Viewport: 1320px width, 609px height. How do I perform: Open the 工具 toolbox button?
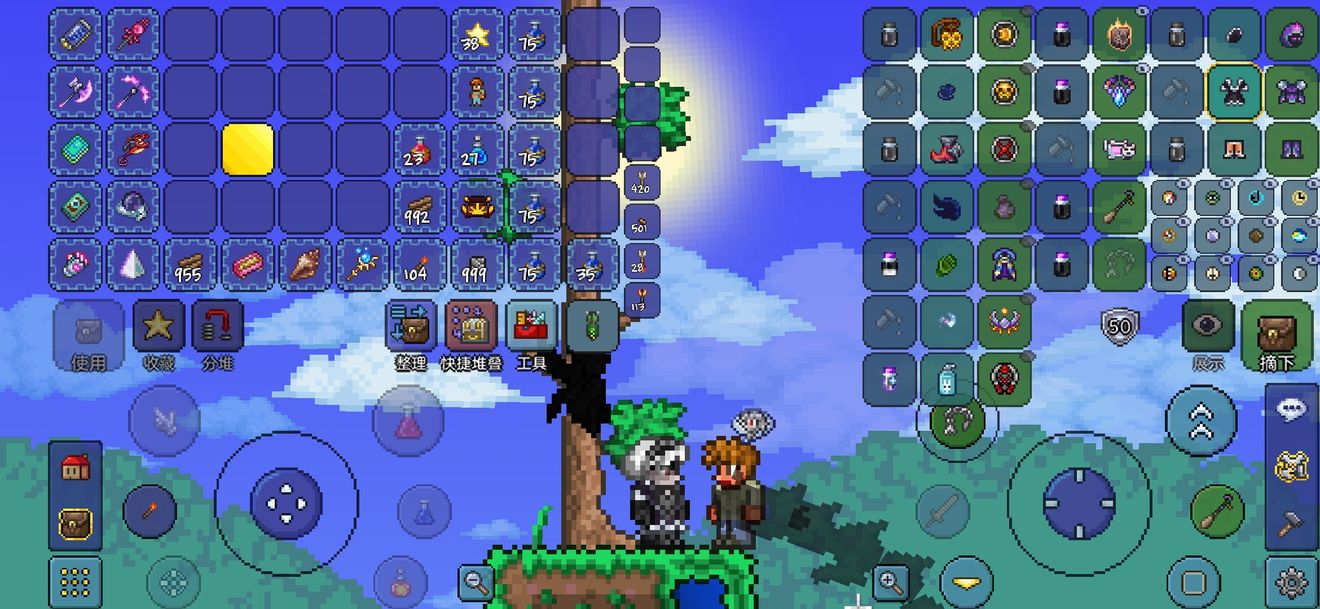pyautogui.click(x=531, y=328)
